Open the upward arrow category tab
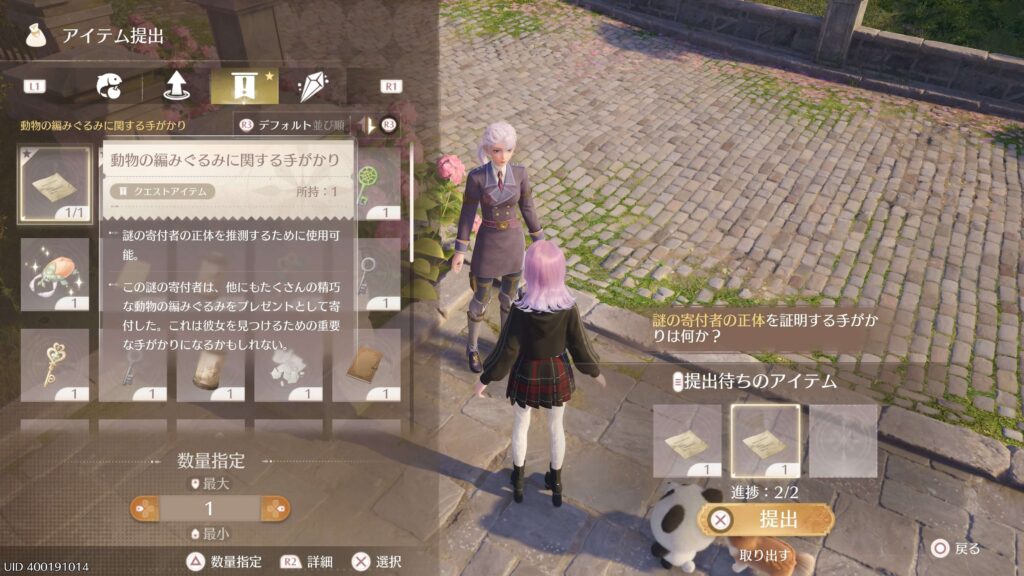Image resolution: width=1024 pixels, height=576 pixels. [177, 87]
